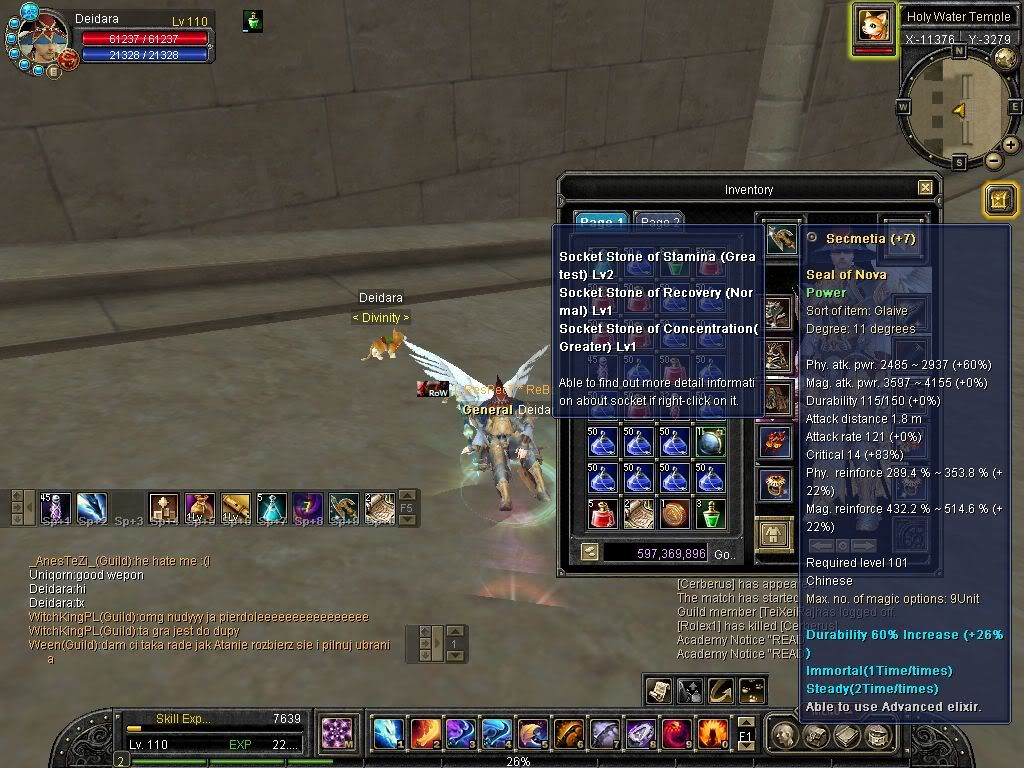The width and height of the screenshot is (1024, 768).
Task: Zoom in the minimap with plus button
Action: [1011, 145]
